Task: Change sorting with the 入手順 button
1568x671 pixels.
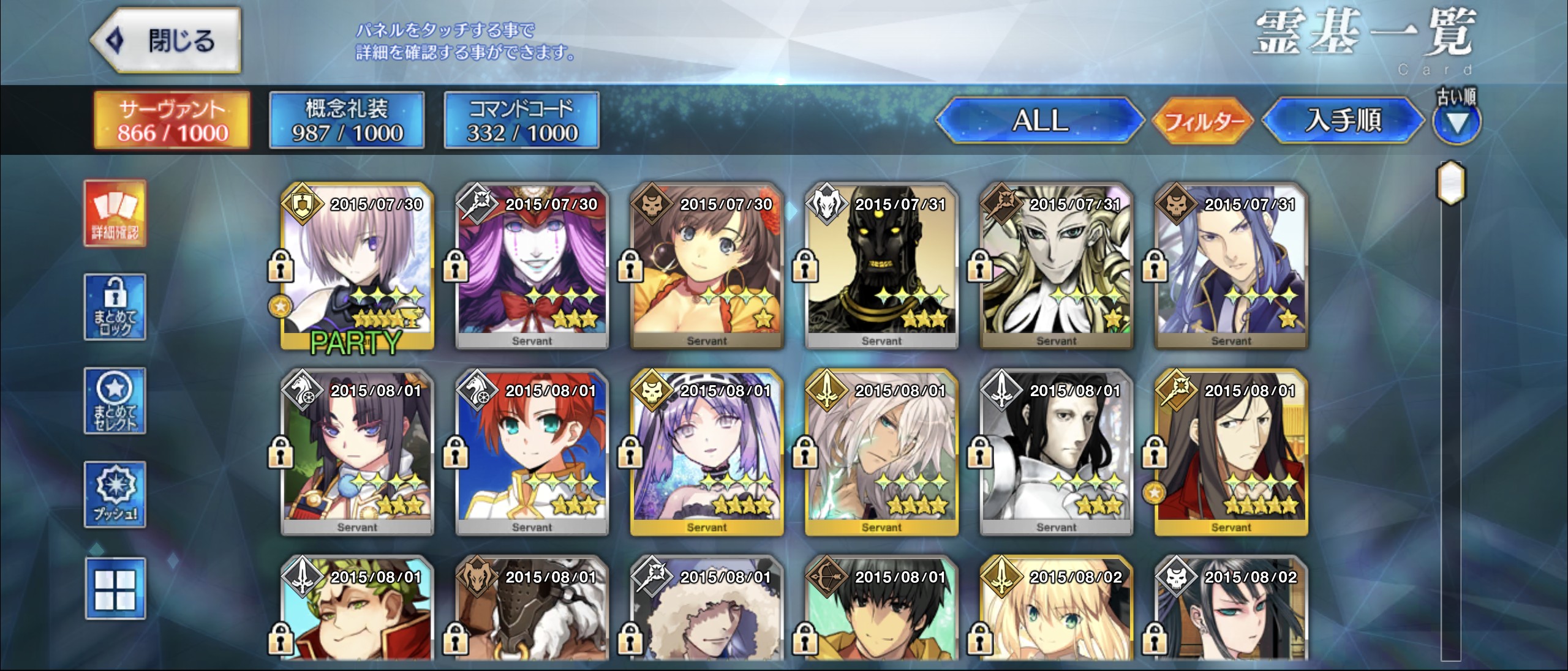Action: tap(1343, 120)
